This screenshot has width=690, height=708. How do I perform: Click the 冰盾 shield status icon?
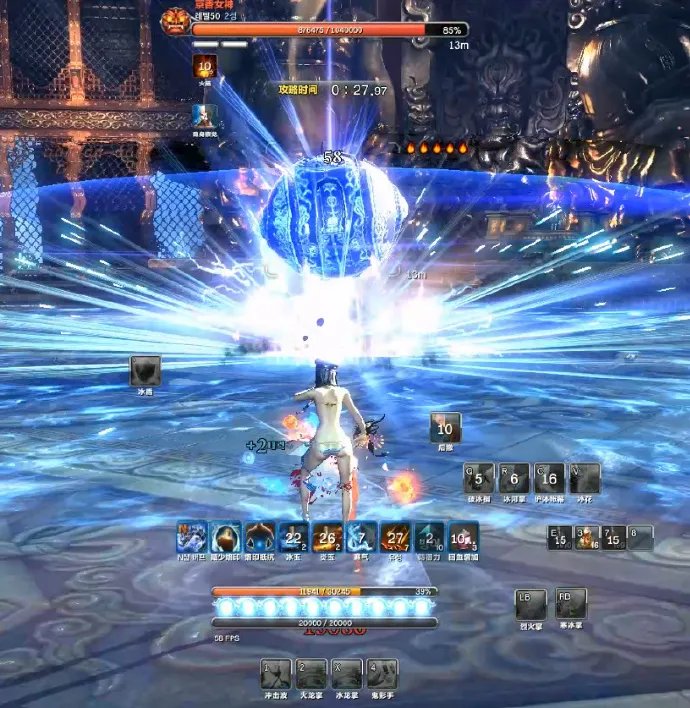pos(145,371)
